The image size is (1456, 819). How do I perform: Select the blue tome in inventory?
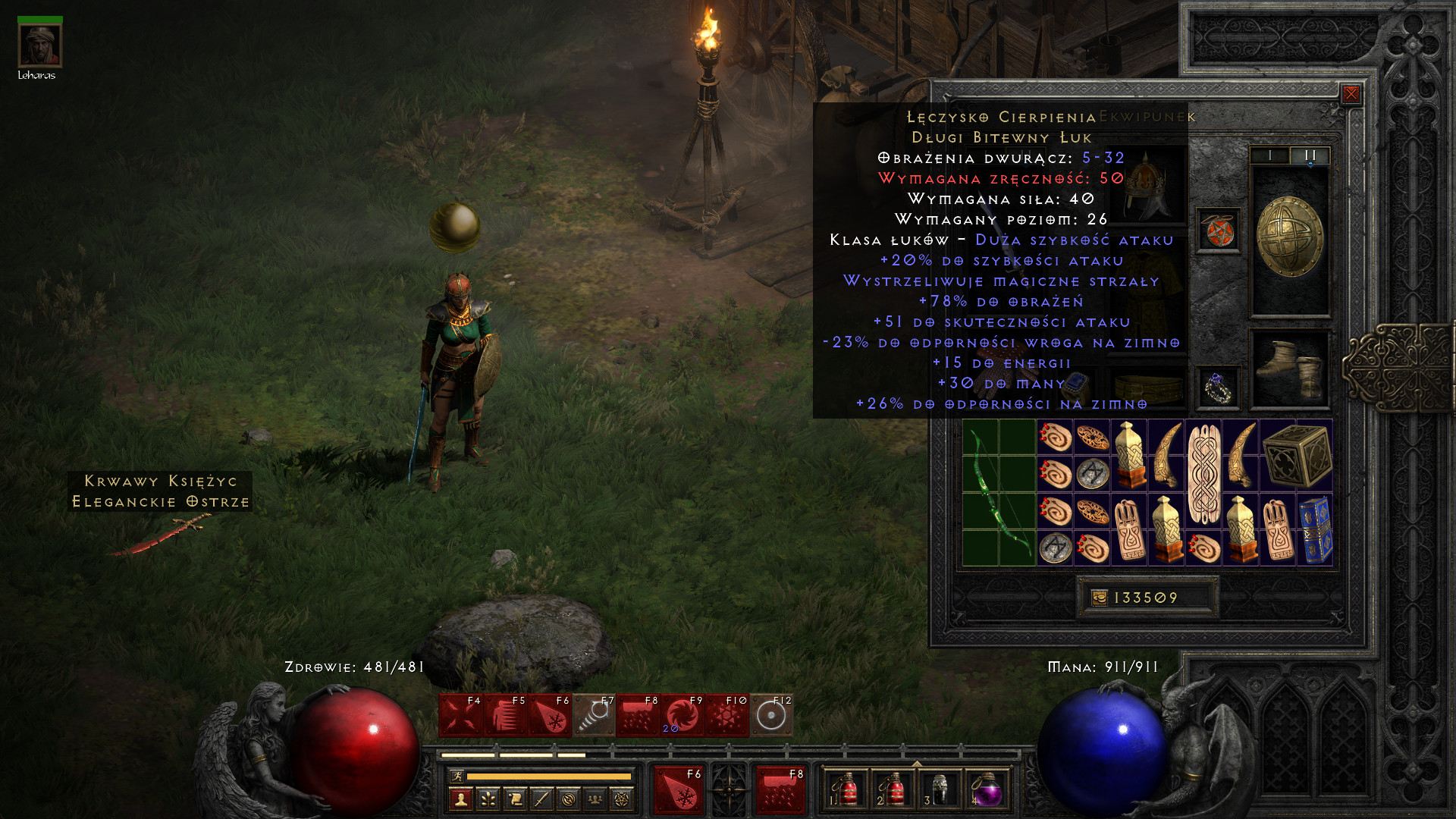(x=1315, y=529)
